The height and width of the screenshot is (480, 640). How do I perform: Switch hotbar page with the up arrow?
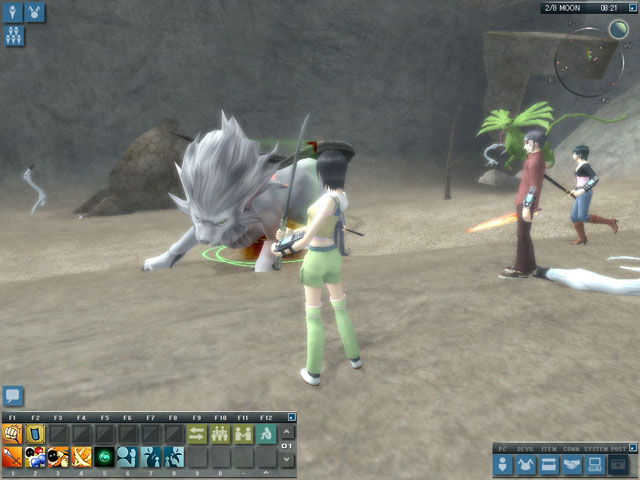(x=288, y=432)
